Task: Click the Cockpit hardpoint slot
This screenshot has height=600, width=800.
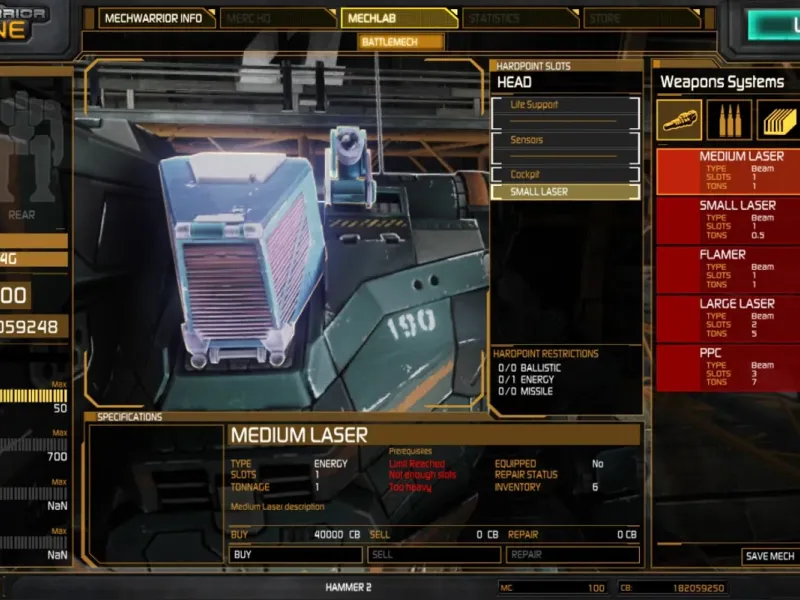Action: pos(565,174)
